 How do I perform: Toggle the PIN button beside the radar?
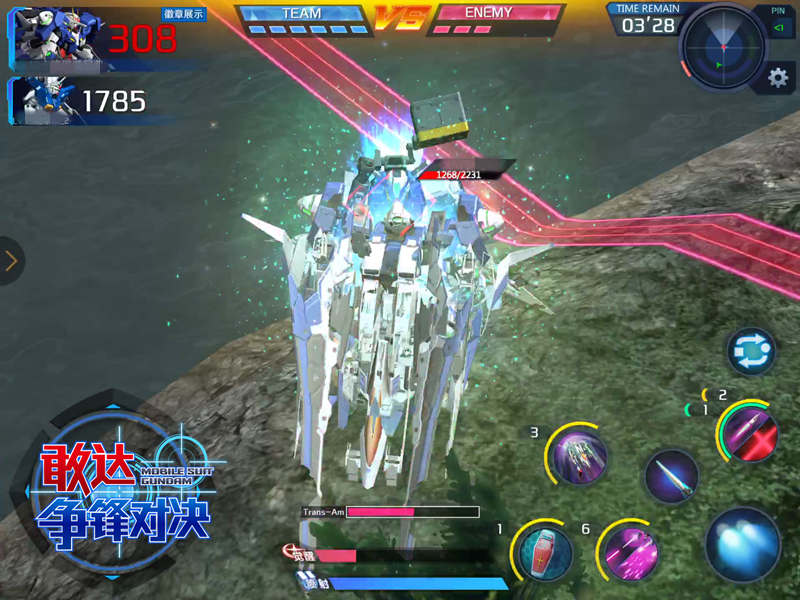click(778, 21)
